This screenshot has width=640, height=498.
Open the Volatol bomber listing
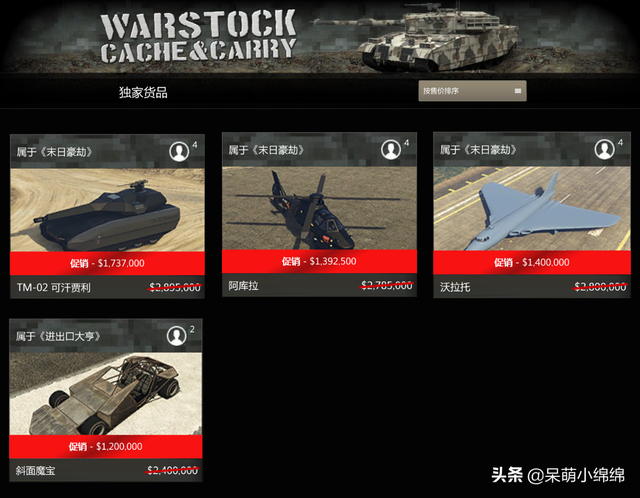tap(530, 208)
